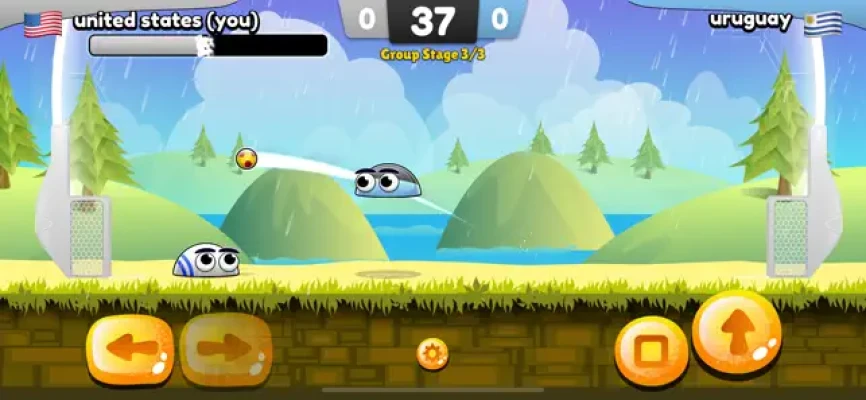Screen dimensions: 866x400
Task: Activate the square action button
Action: (x=651, y=351)
